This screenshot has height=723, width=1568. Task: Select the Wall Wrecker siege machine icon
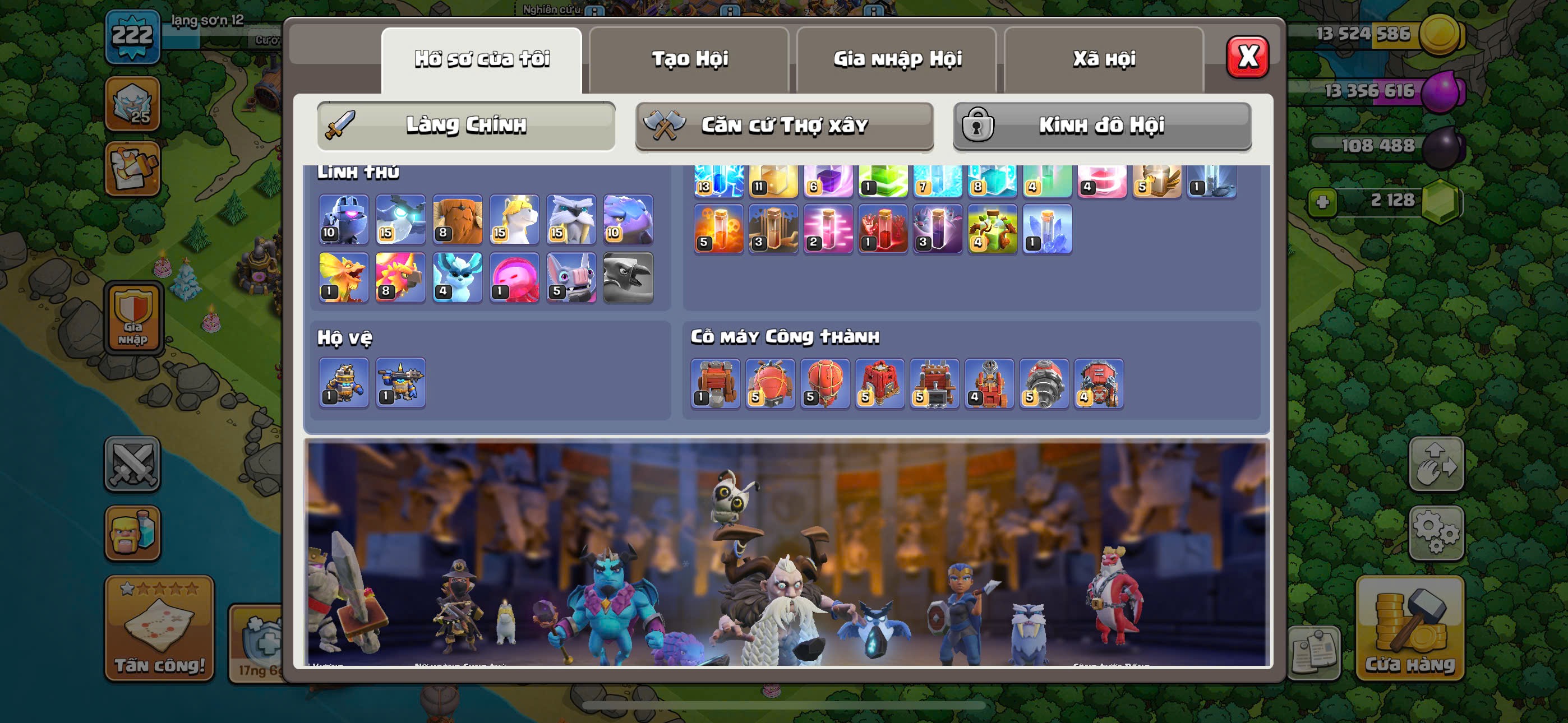point(715,383)
